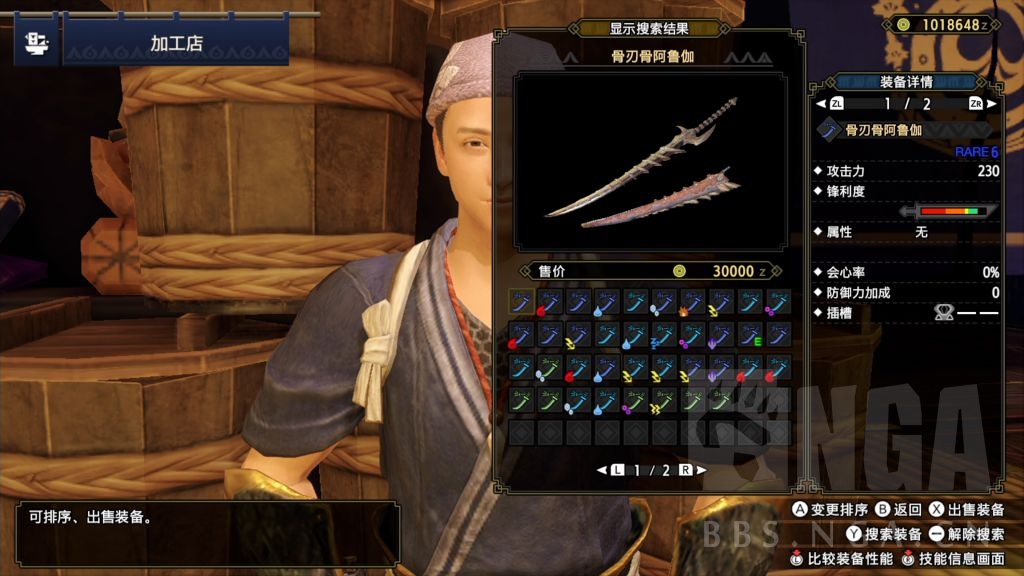Go to next page of equipment box
Screen dimensions: 1024x576
pos(690,470)
